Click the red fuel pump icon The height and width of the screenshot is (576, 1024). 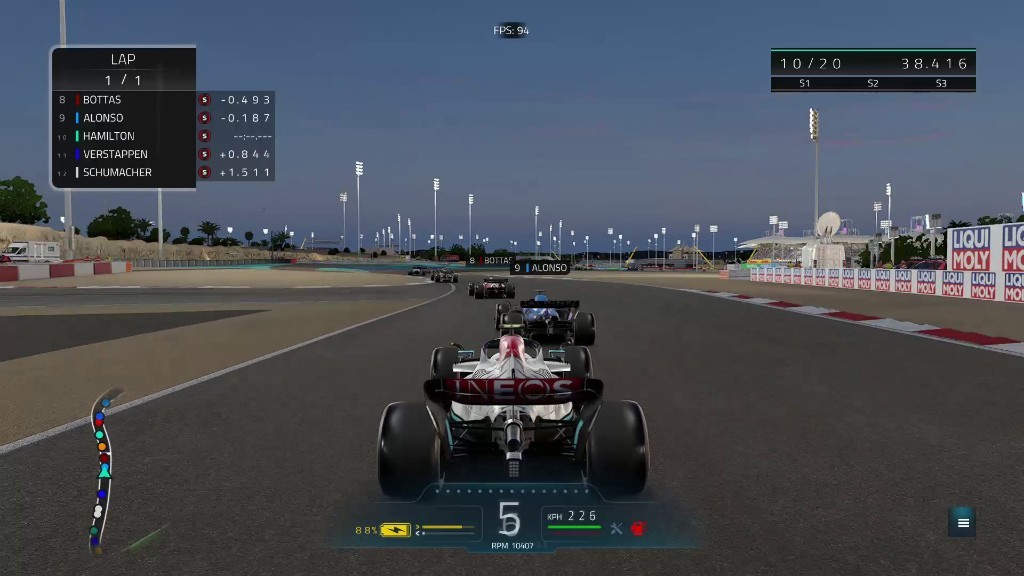(x=637, y=528)
